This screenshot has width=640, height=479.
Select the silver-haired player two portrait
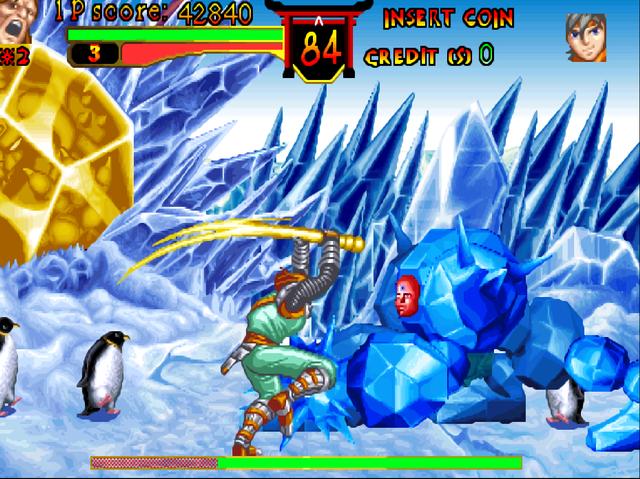point(586,37)
